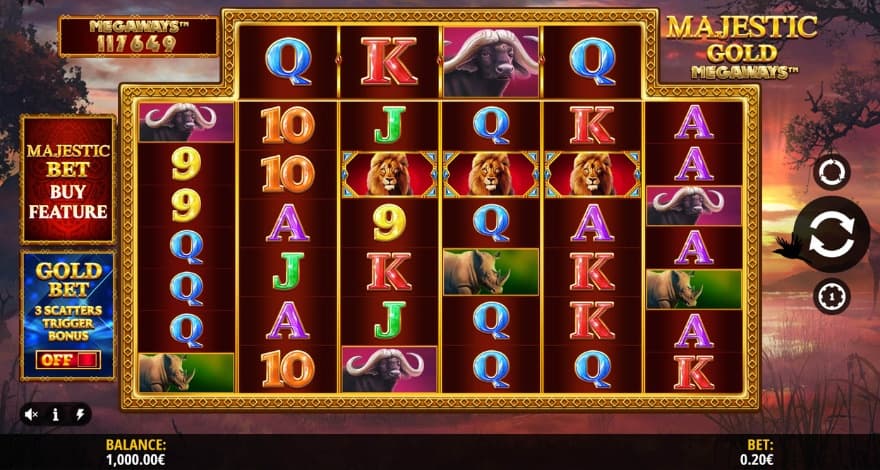The image size is (880, 470).
Task: Open game info with the i icon
Action: (56, 413)
